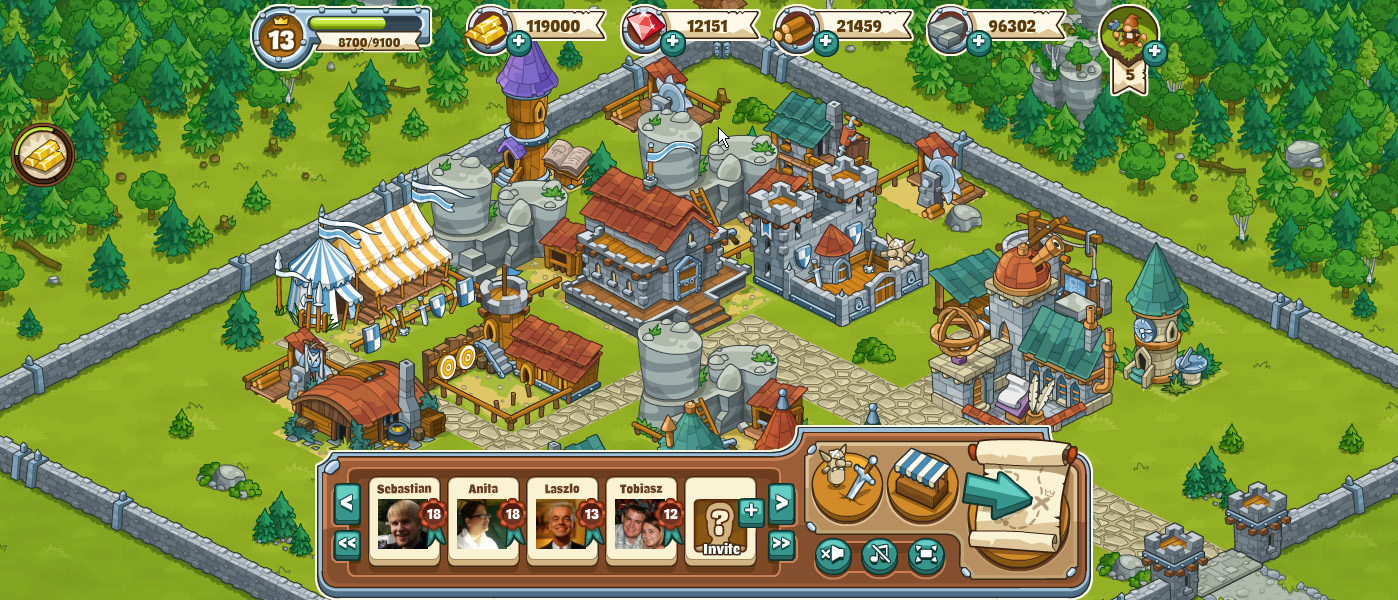The width and height of the screenshot is (1398, 600).
Task: Open the market stall shop
Action: click(922, 485)
